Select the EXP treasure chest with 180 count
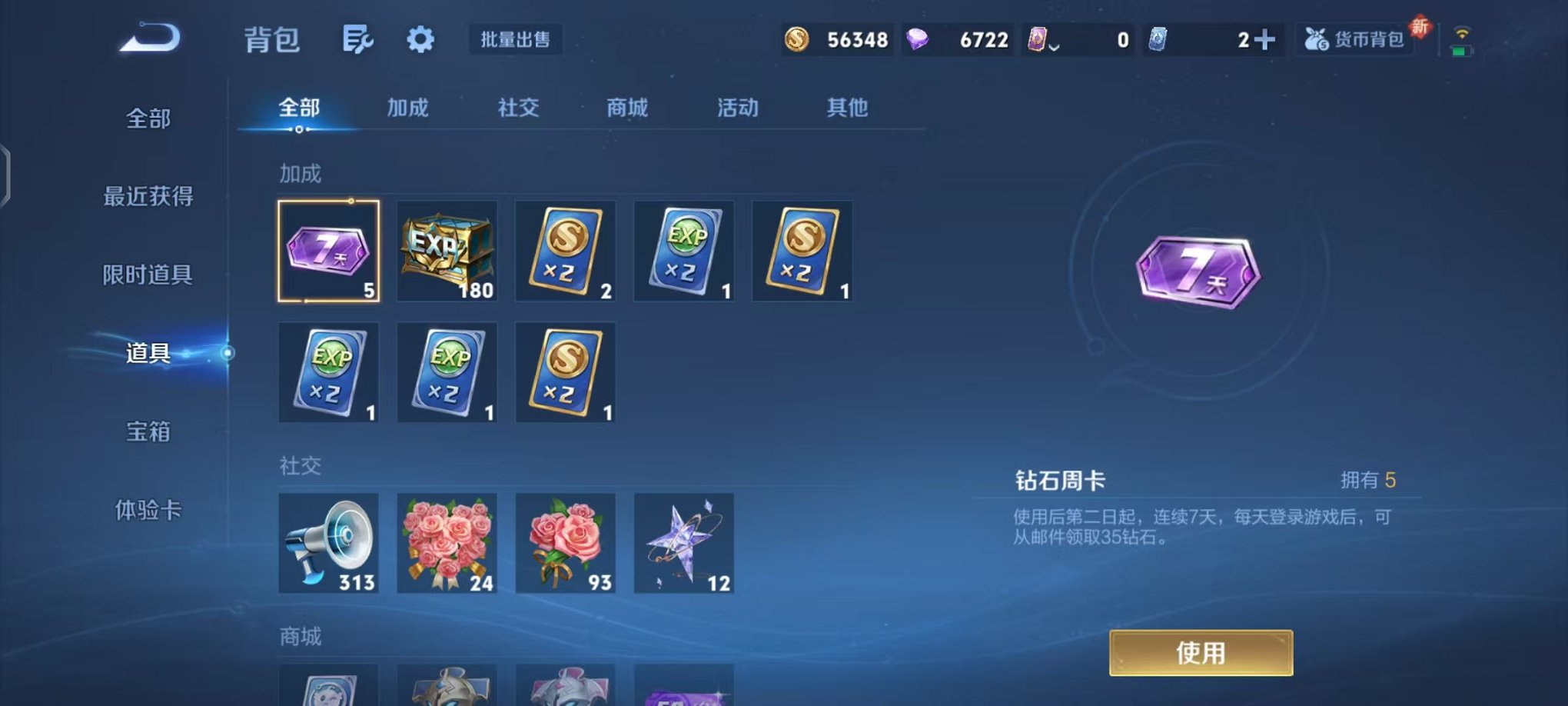The width and height of the screenshot is (1568, 706). 447,251
